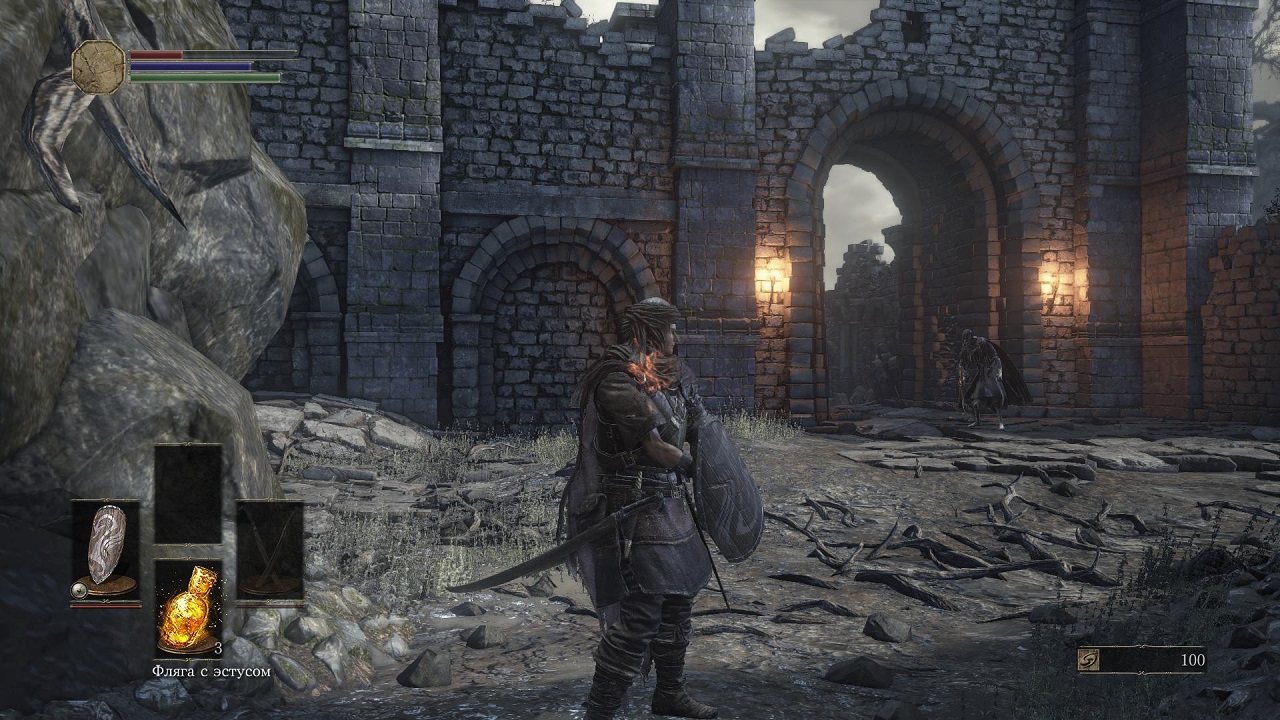1280x720 pixels.
Task: Select the right-hand weapon slot with crossed blades
Action: tap(270, 550)
